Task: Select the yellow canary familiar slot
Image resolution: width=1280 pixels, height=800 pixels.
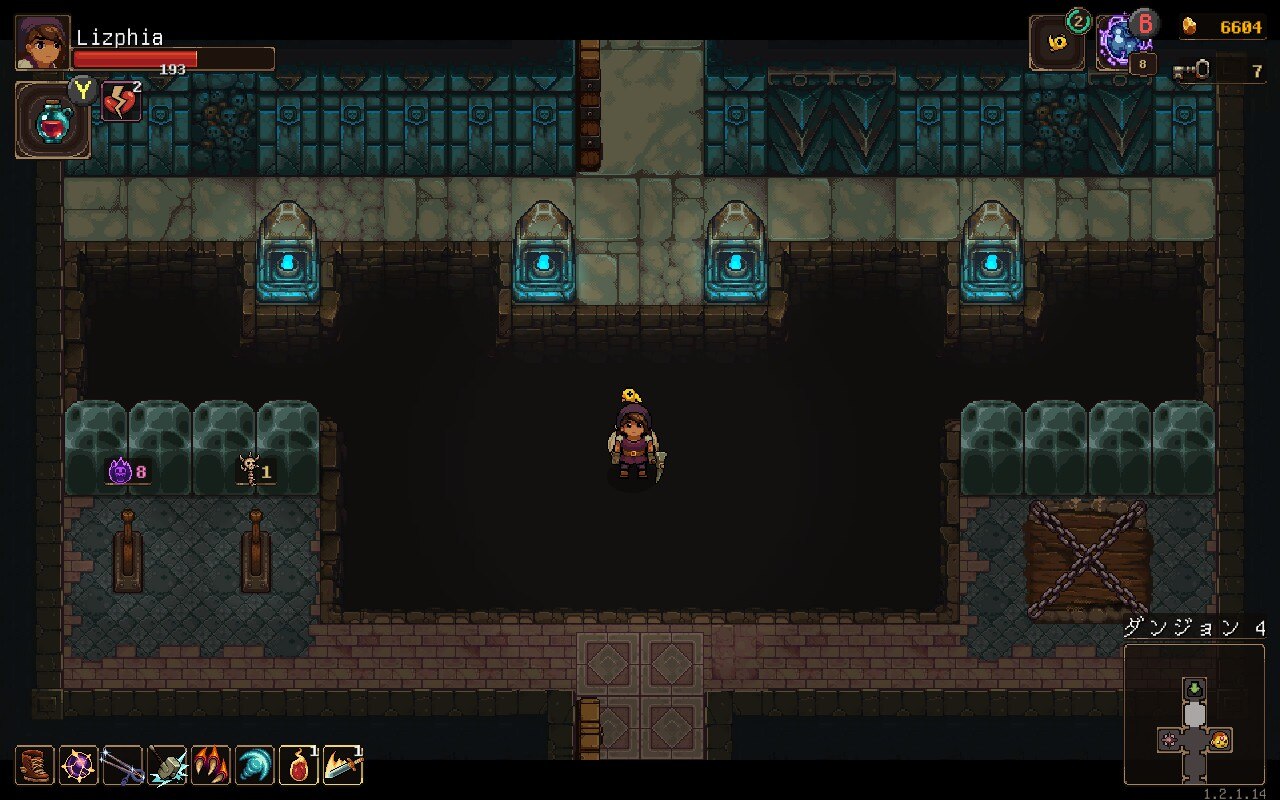Action: coord(1057,44)
